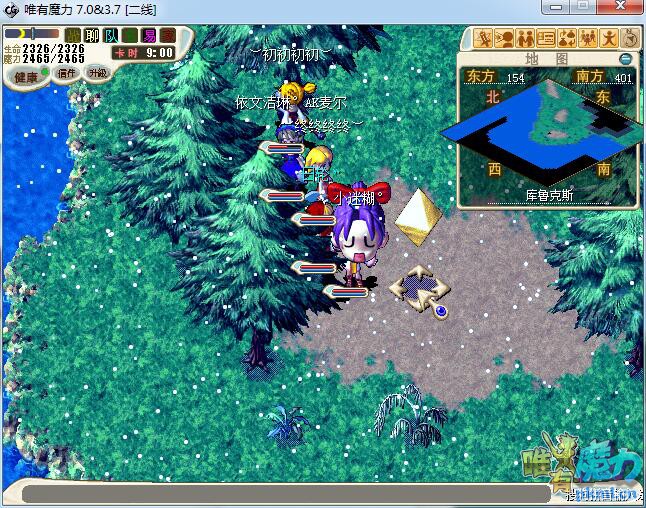Open the 信件 mail button

click(68, 73)
